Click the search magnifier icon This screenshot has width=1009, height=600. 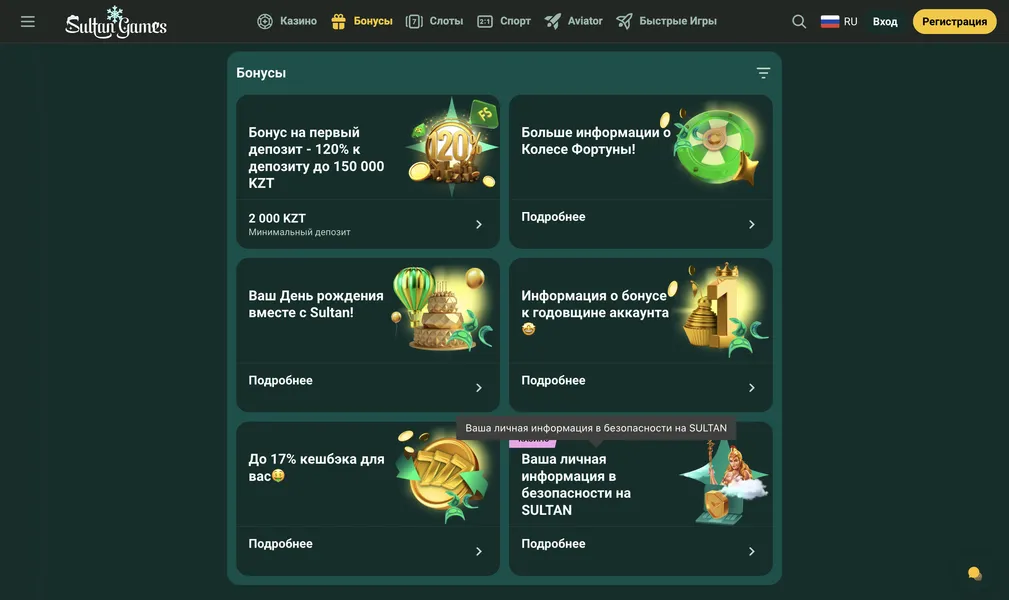(799, 21)
